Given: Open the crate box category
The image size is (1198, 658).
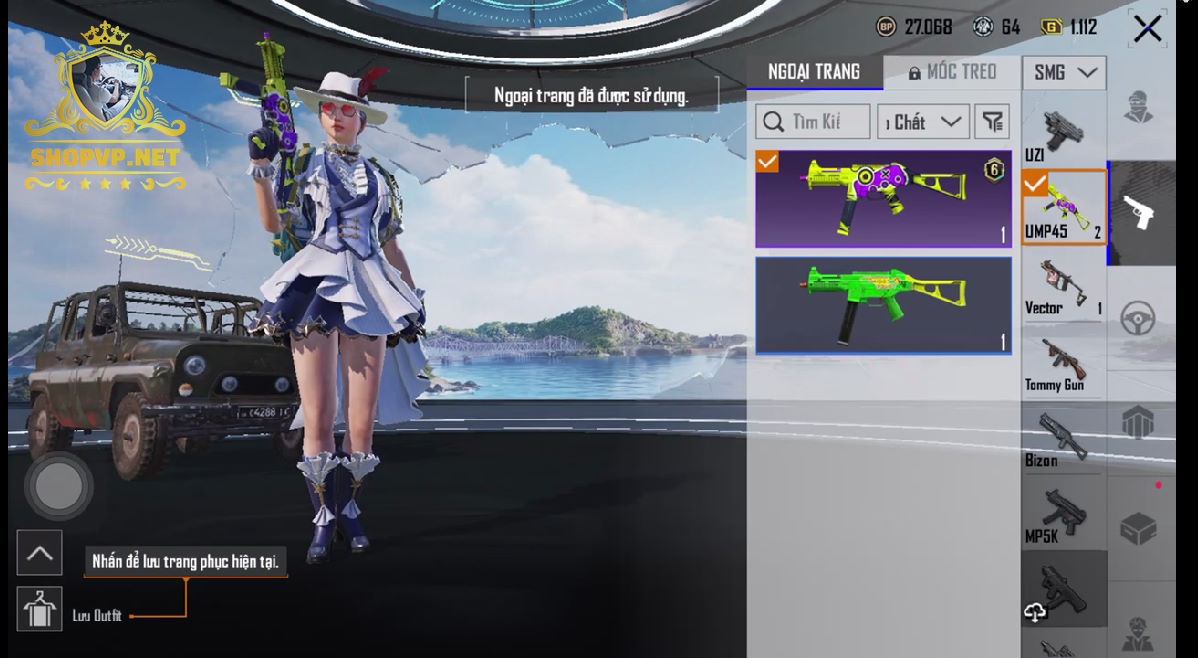Looking at the screenshot, I should click(1139, 528).
